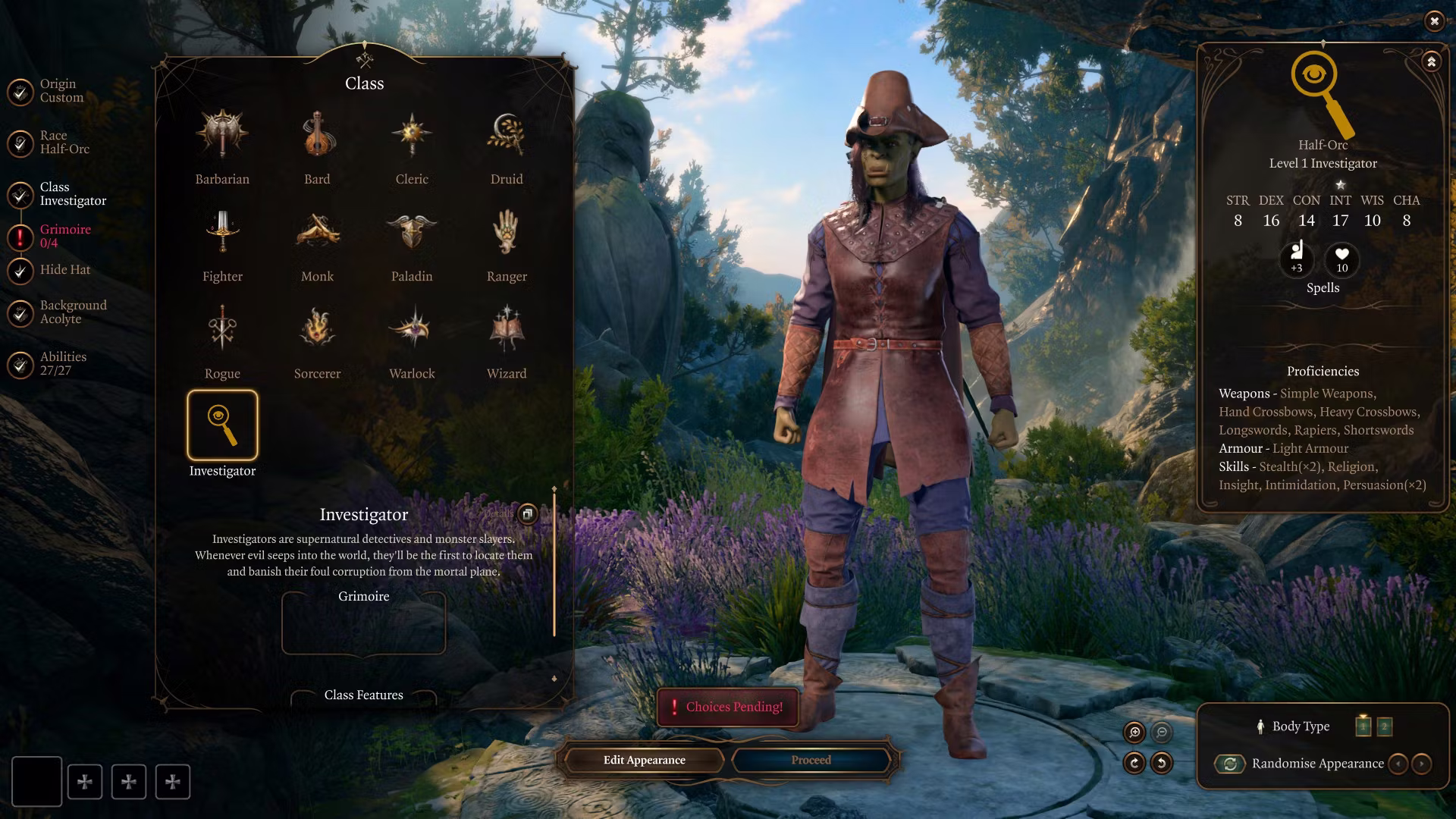
Task: Click the Choices Pending warning
Action: (x=727, y=707)
